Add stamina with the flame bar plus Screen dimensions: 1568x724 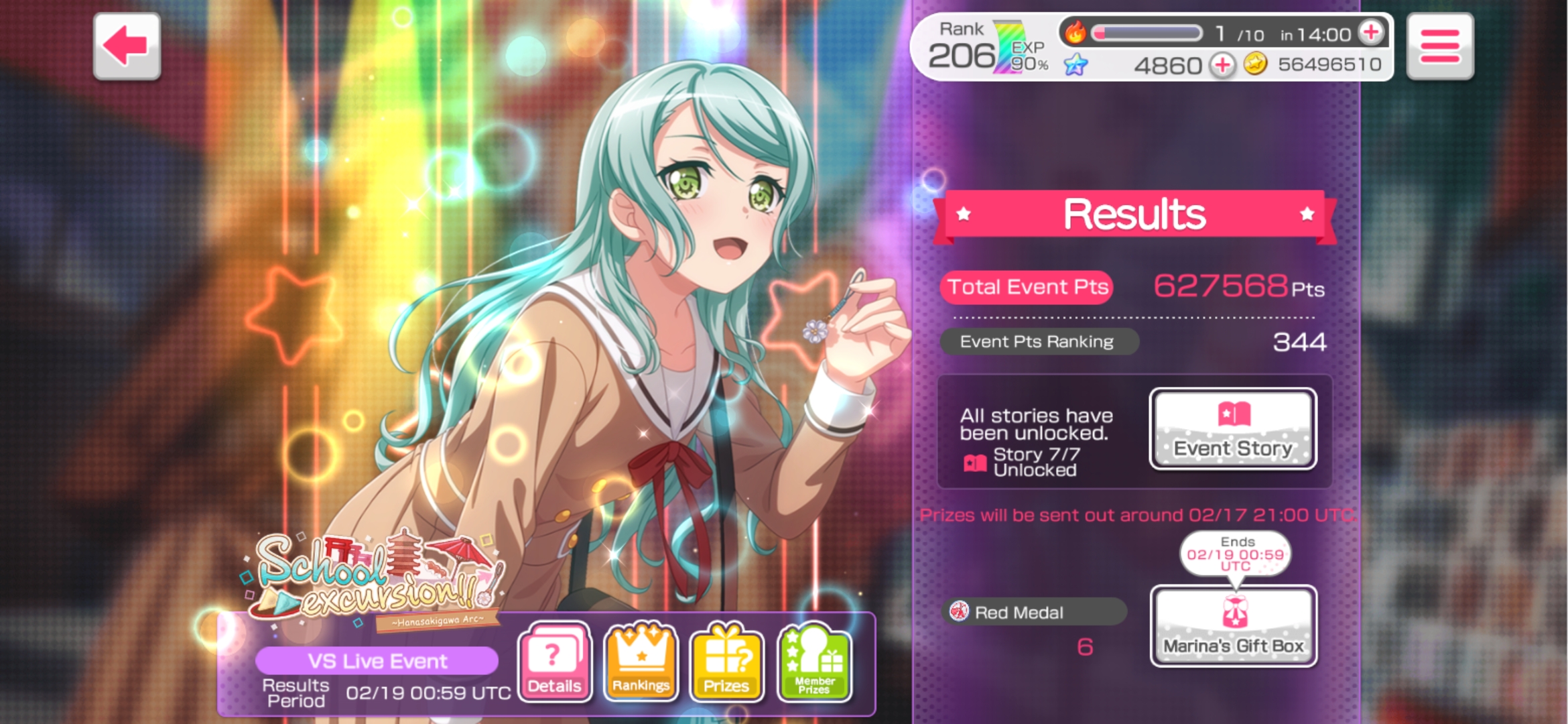(x=1371, y=32)
